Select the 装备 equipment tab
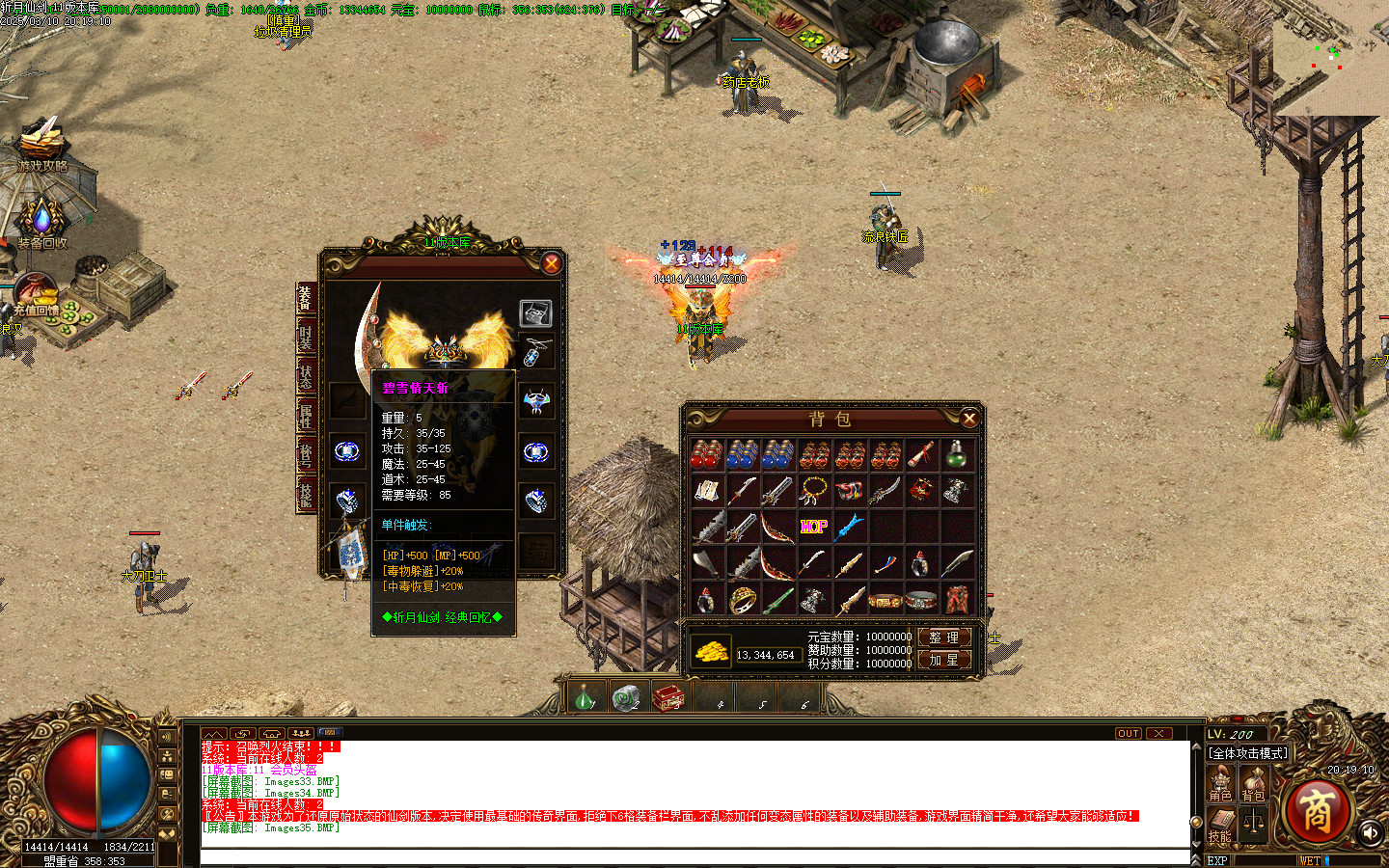The width and height of the screenshot is (1389, 868). [306, 298]
